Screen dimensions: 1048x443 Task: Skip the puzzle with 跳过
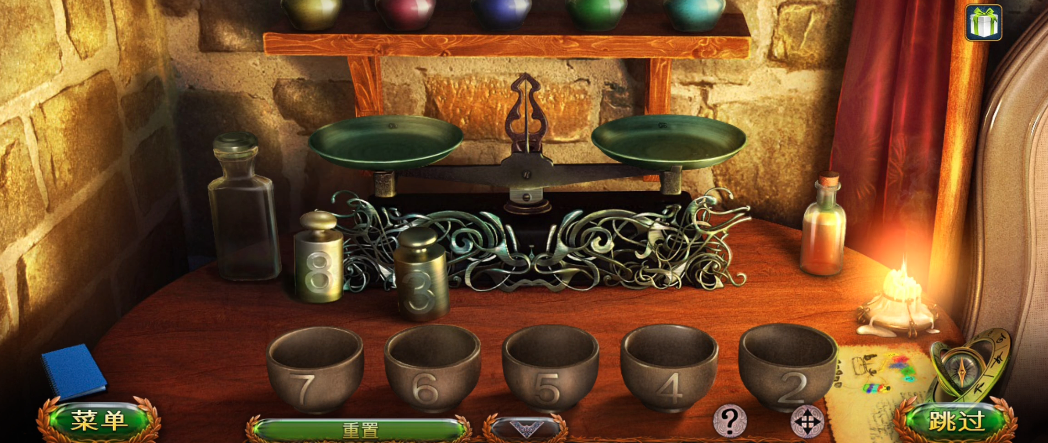click(x=955, y=421)
